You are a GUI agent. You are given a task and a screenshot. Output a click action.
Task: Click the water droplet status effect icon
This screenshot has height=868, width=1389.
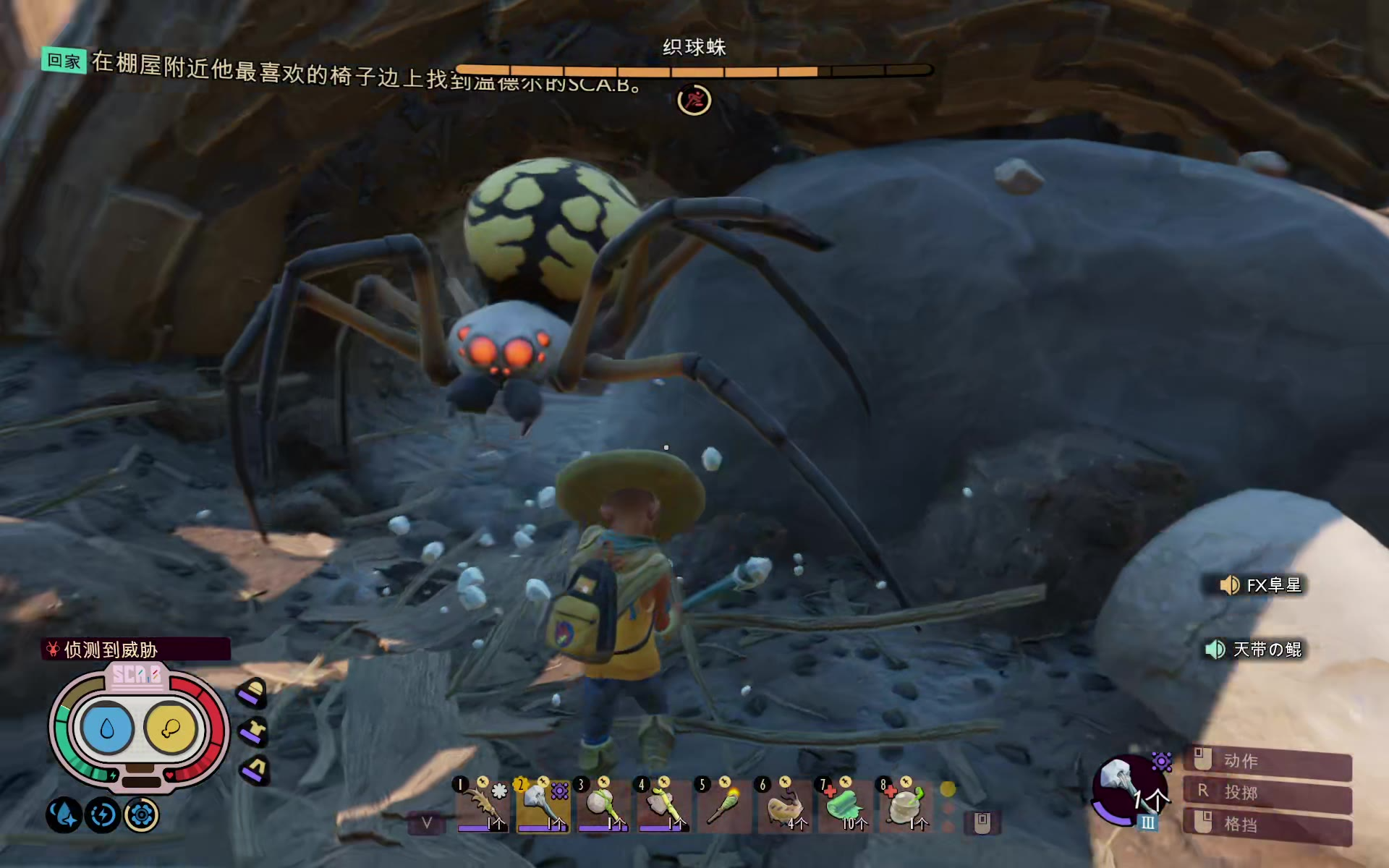tap(64, 815)
